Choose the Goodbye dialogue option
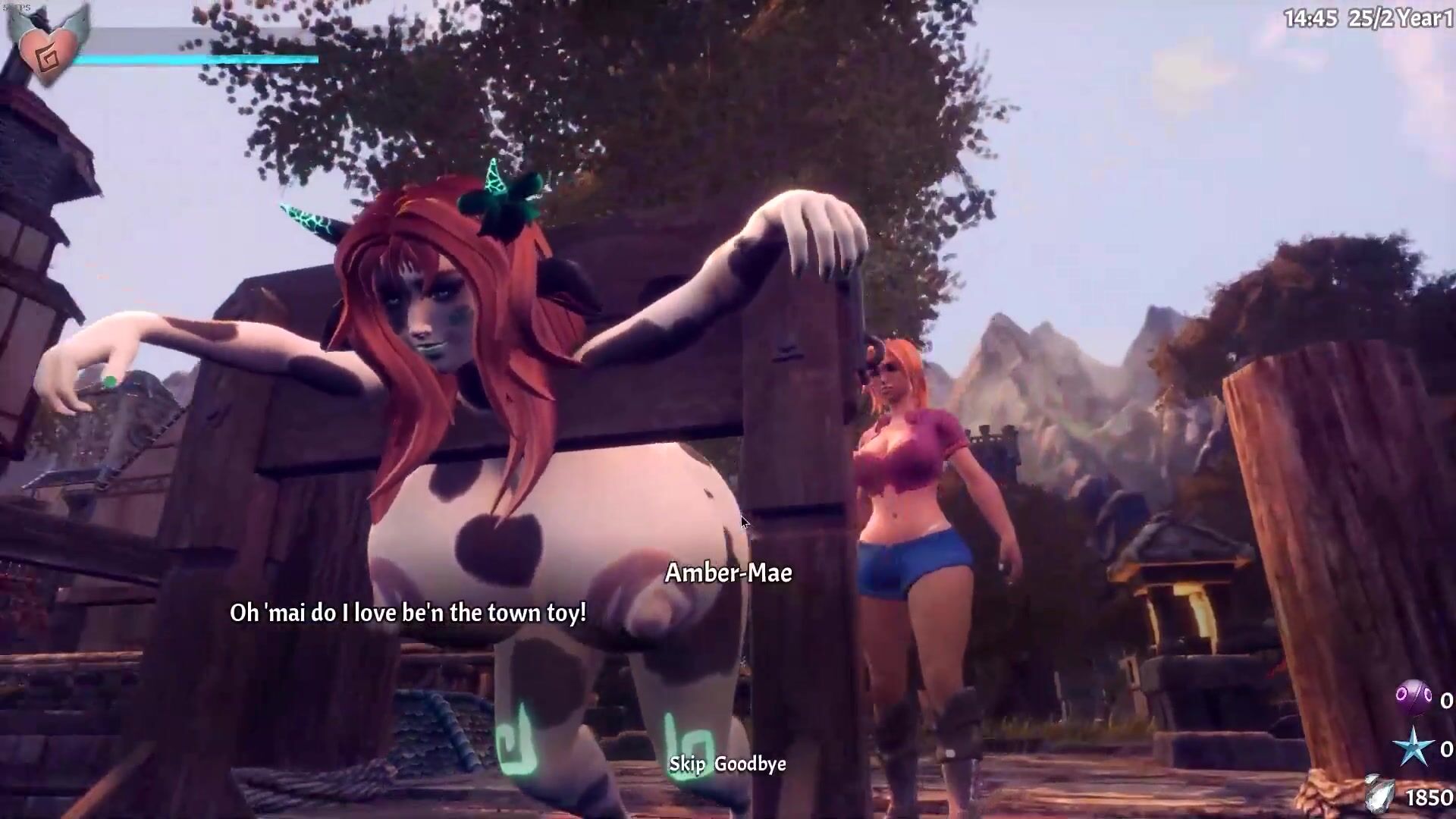 pos(750,764)
